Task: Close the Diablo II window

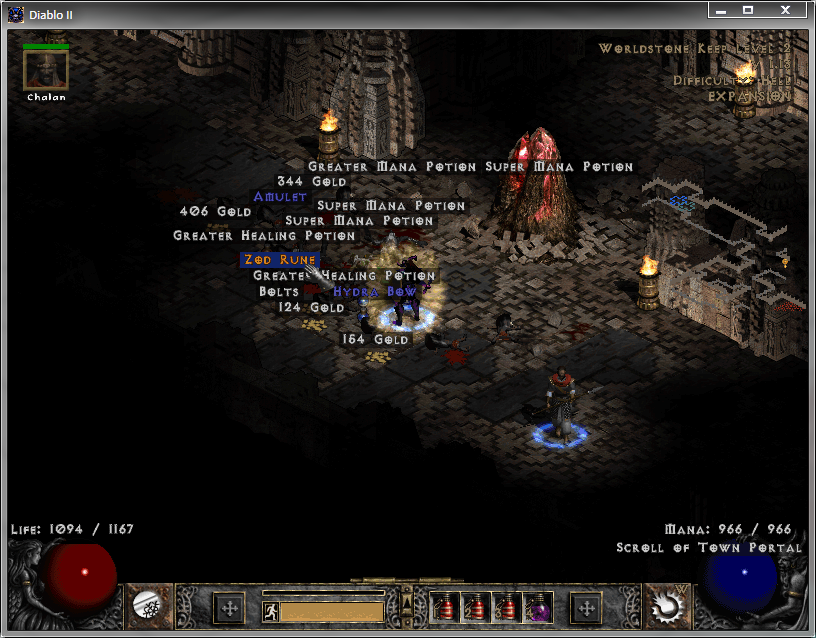Action: coord(786,10)
